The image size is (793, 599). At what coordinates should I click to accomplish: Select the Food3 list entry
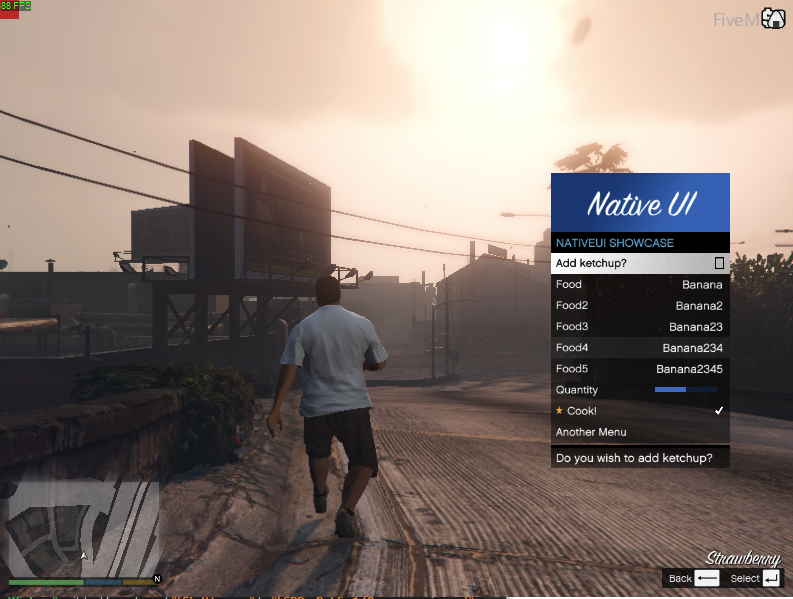(x=639, y=327)
